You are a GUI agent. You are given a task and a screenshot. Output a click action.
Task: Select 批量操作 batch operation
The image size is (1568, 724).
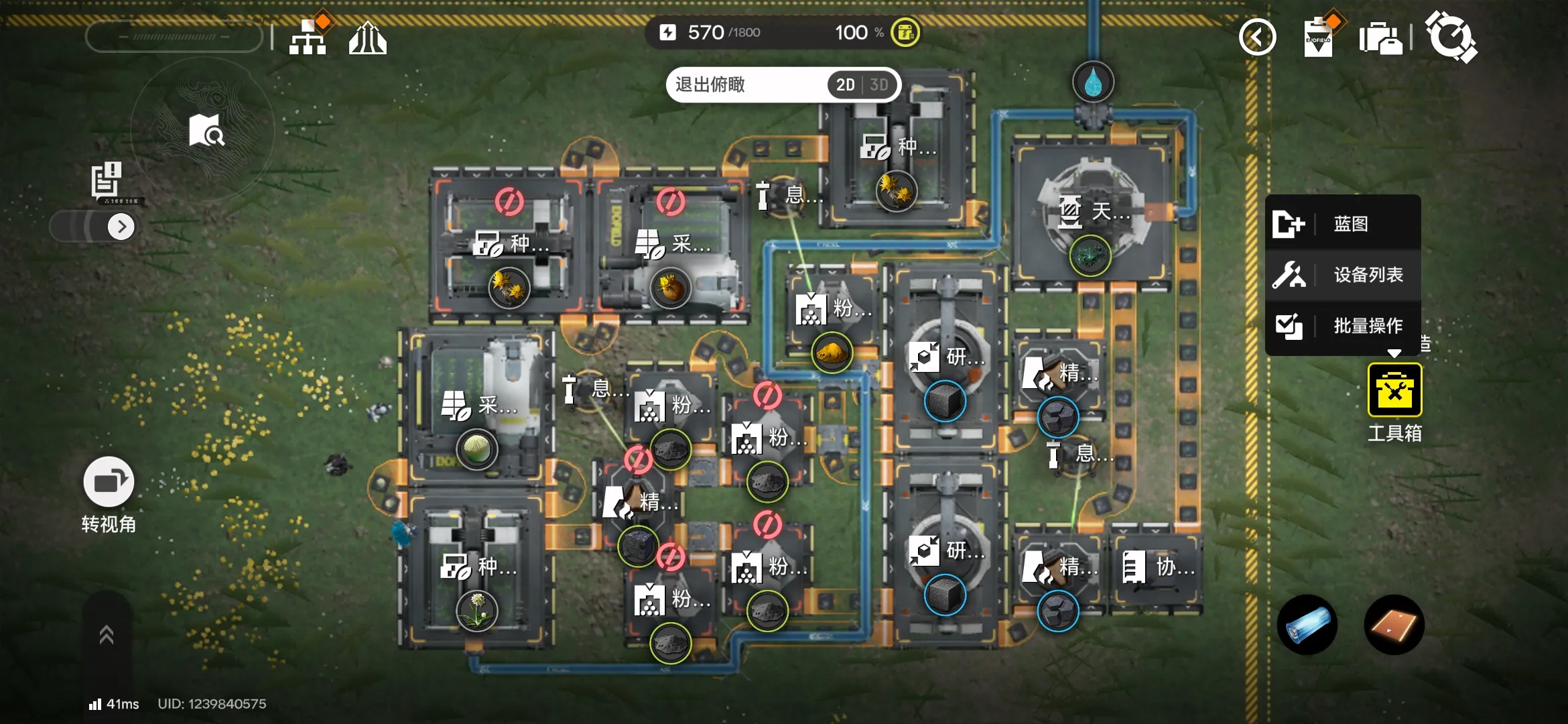pyautogui.click(x=1343, y=326)
